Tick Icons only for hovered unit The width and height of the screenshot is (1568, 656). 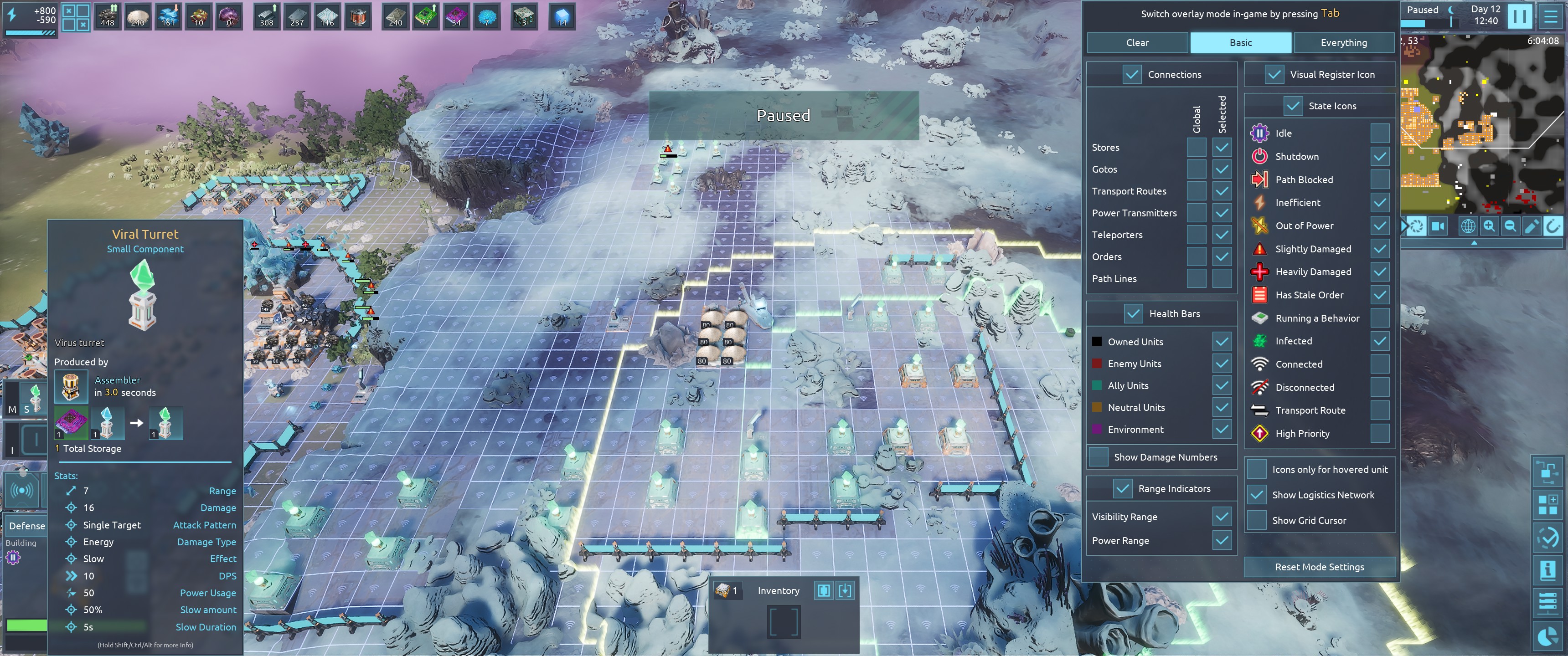point(1257,469)
